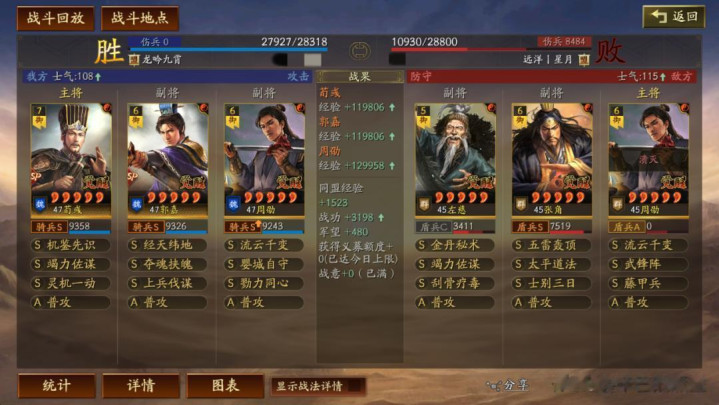View the 经天纬地 tactic

167,245
